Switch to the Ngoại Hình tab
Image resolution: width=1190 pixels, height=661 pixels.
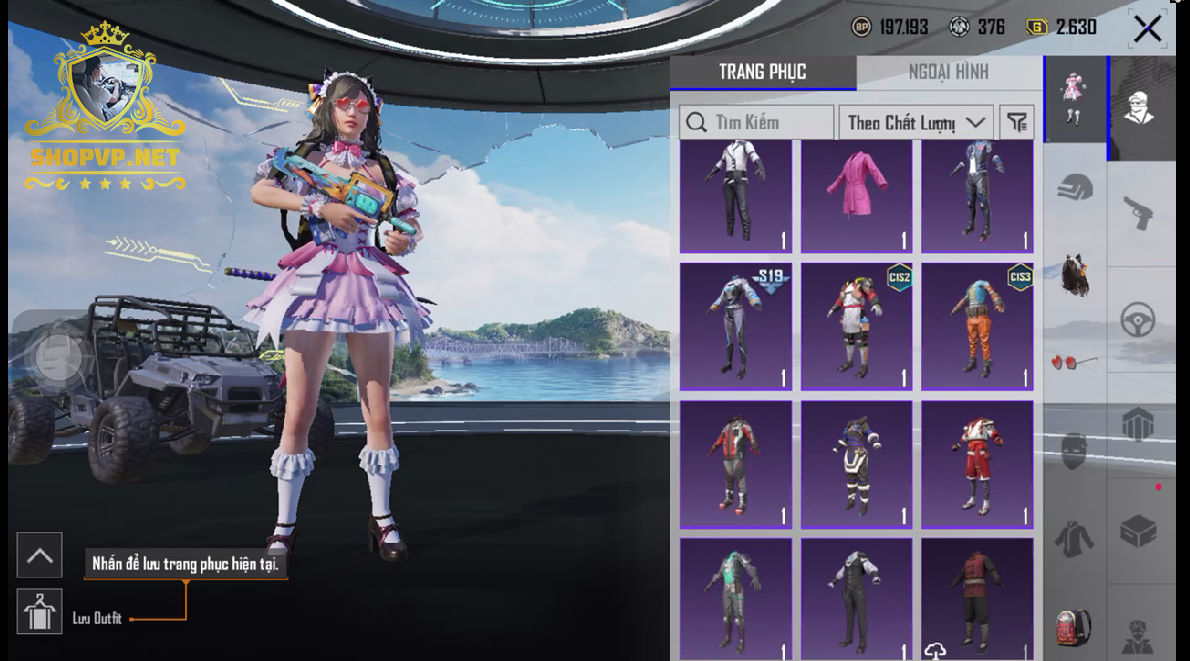coord(948,72)
